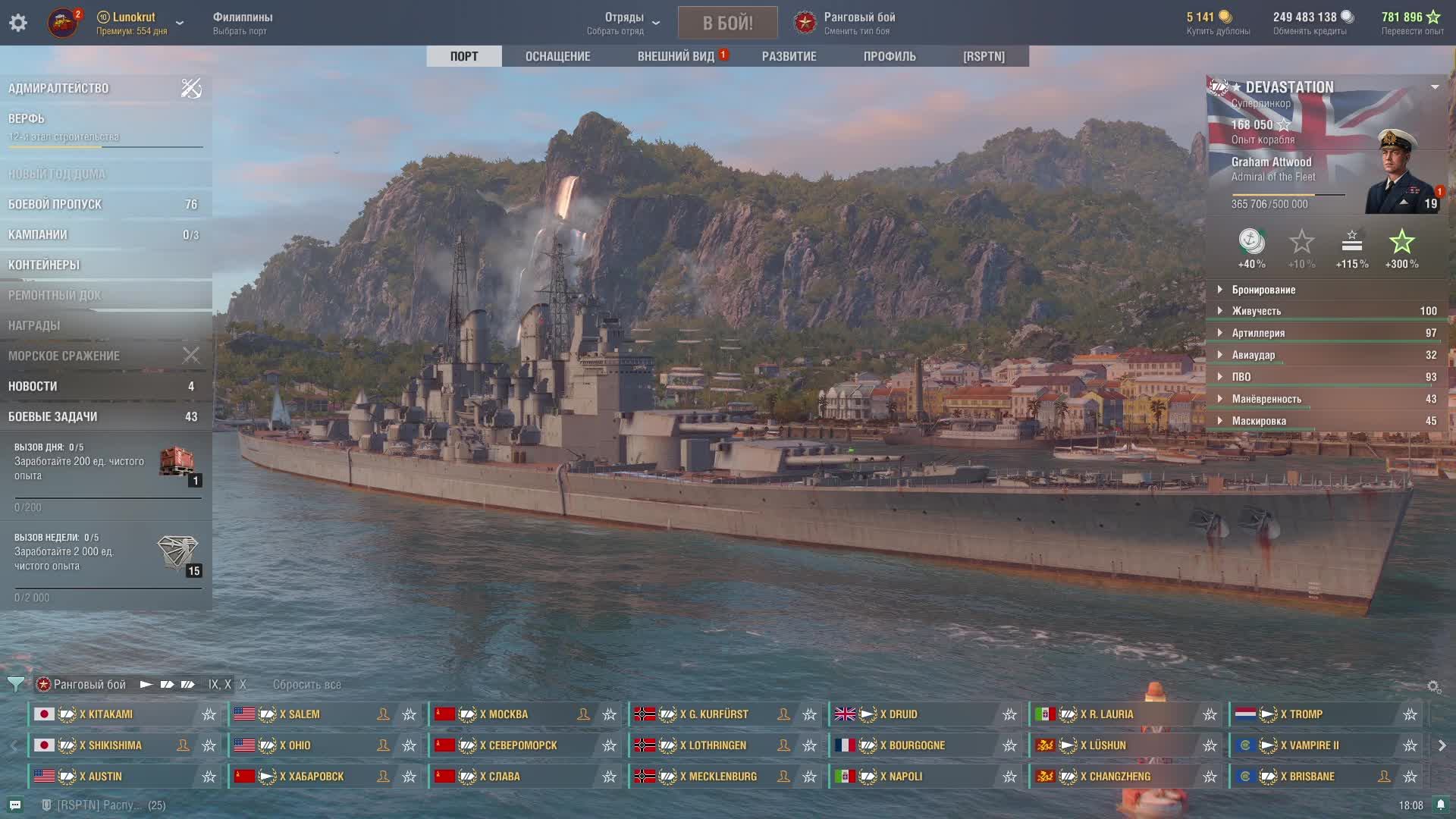Viewport: 1456px width, 819px height.
Task: Expand the Артиллерия ship parameter
Action: click(1258, 333)
